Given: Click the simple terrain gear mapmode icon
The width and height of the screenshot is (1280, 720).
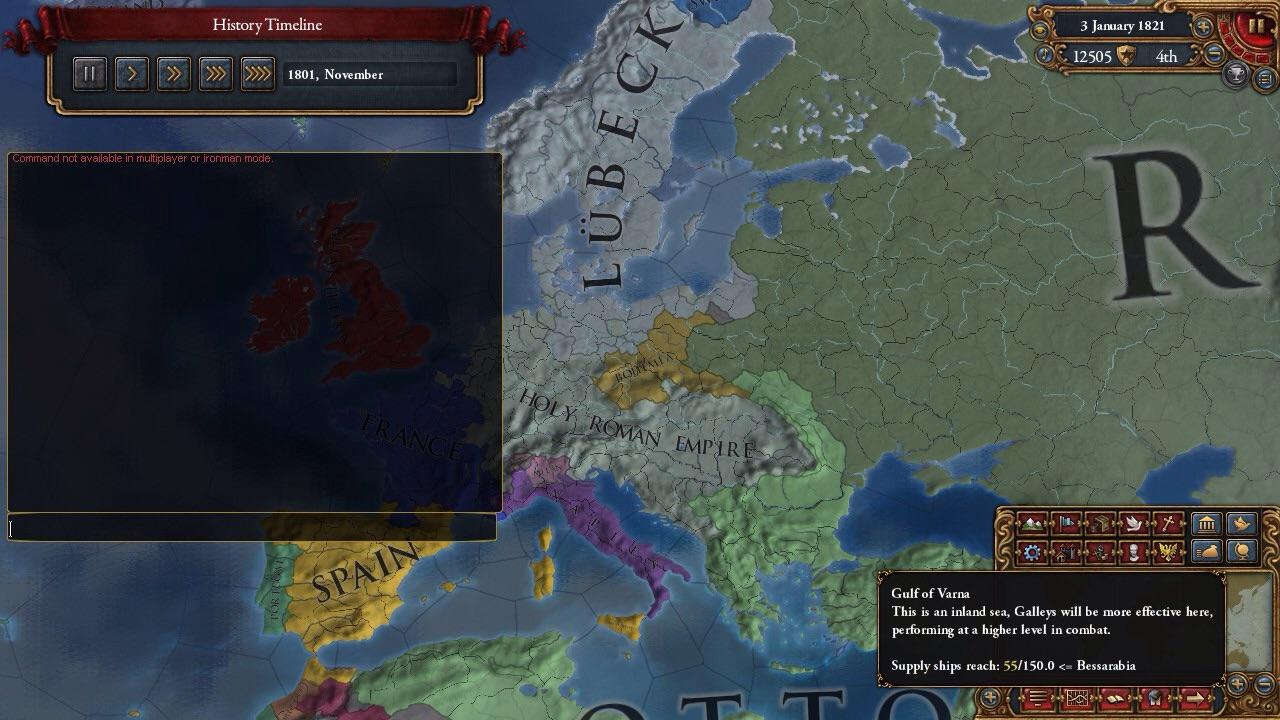Looking at the screenshot, I should (x=1030, y=551).
